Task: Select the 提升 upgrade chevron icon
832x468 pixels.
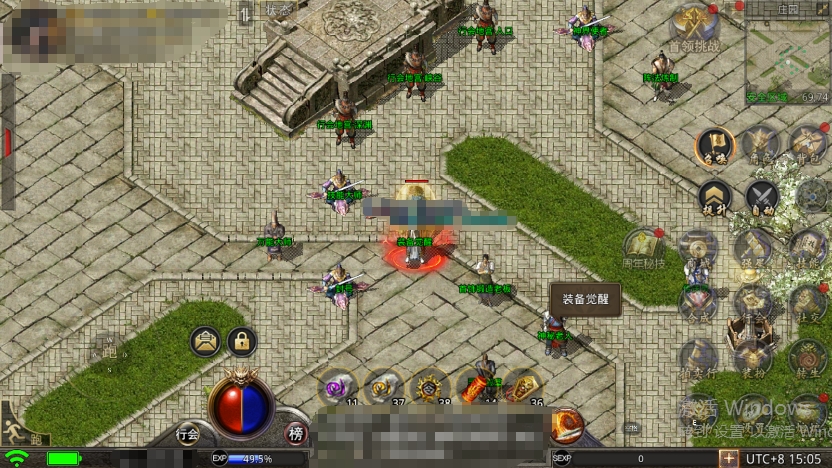Action: tap(714, 197)
